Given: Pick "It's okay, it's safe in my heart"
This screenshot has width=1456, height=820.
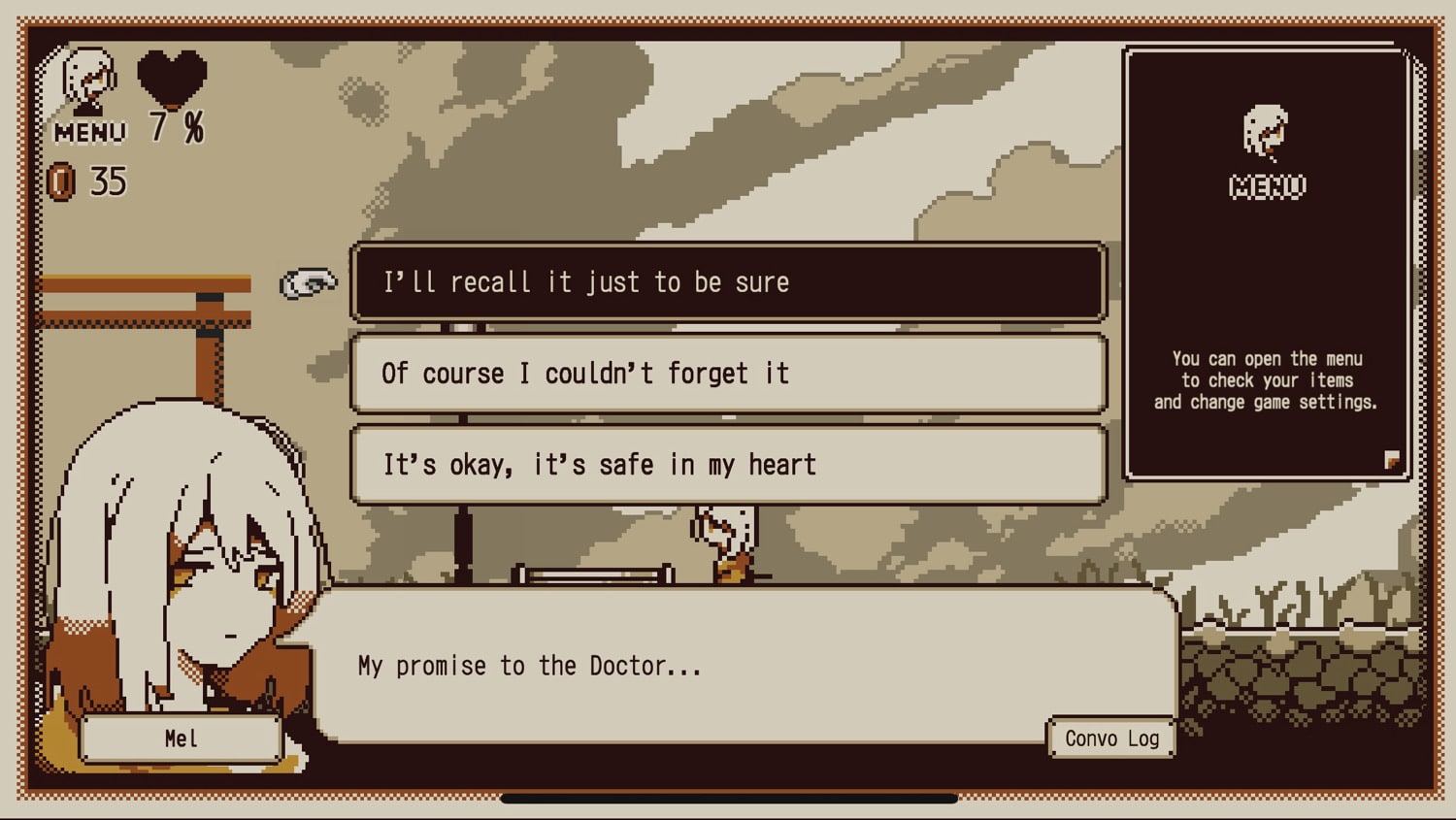Looking at the screenshot, I should (x=728, y=465).
